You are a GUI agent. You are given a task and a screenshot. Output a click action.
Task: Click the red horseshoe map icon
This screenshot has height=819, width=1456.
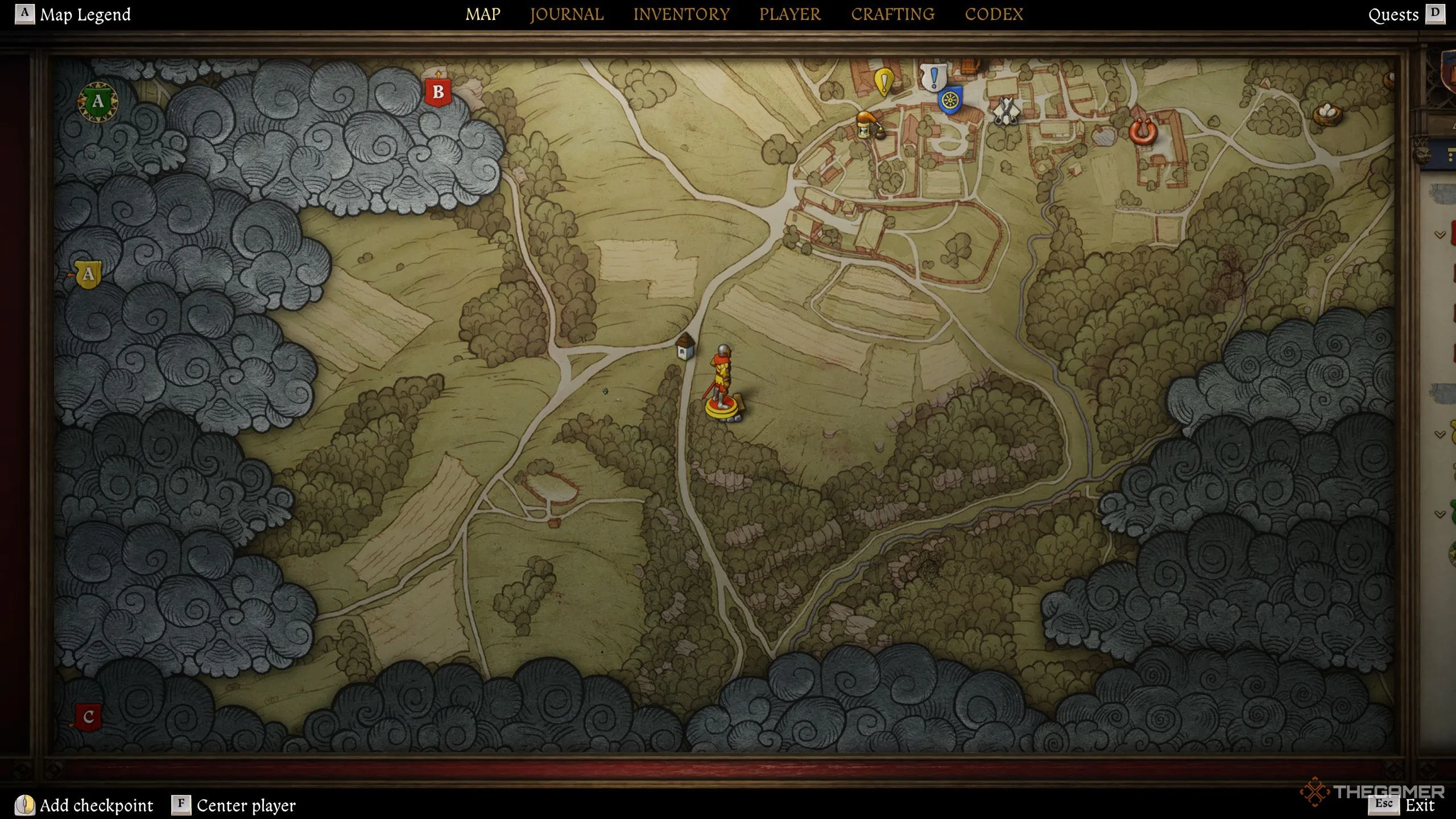1143,132
